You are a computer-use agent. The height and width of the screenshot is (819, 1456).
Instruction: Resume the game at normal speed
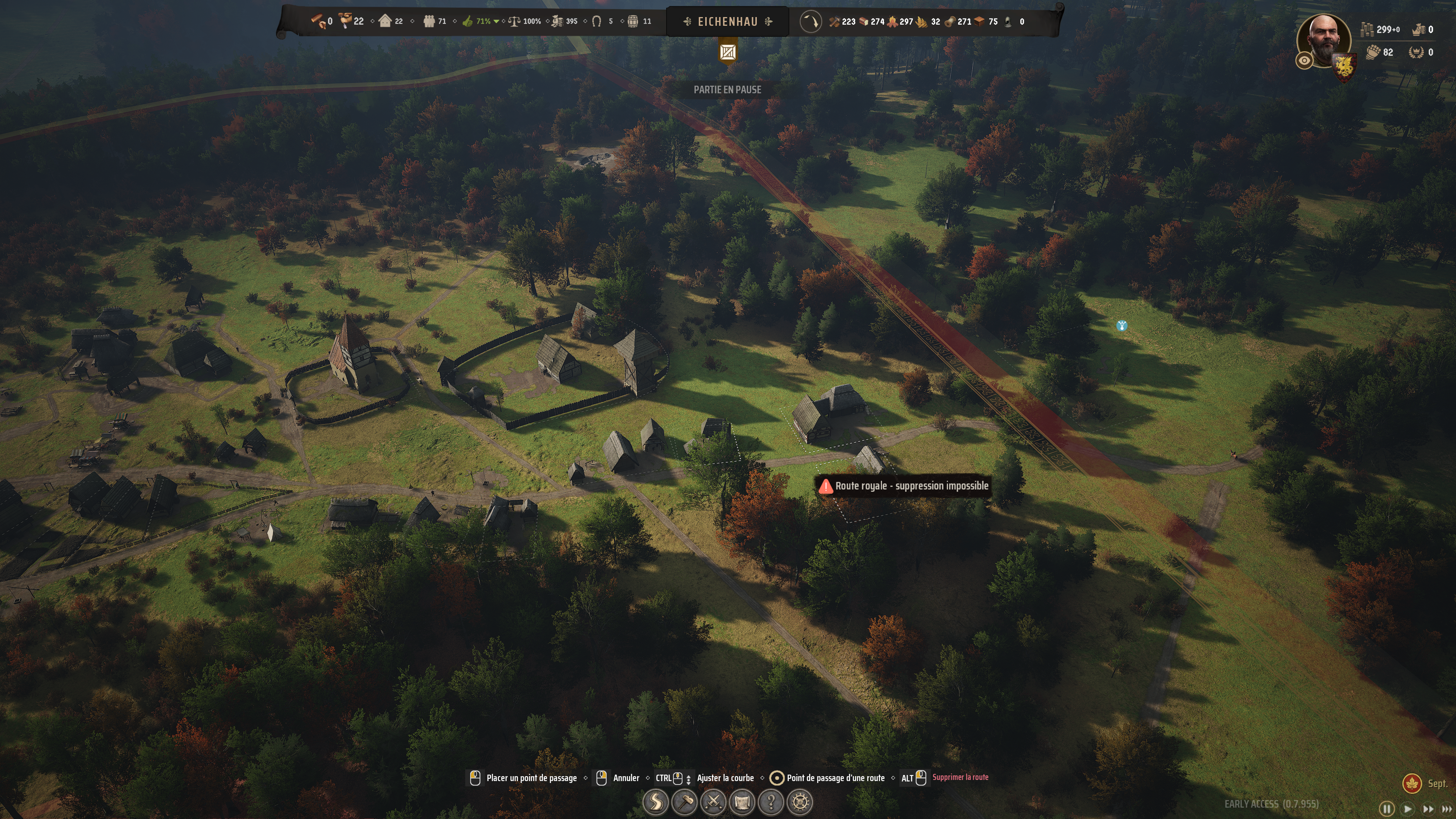[1408, 809]
